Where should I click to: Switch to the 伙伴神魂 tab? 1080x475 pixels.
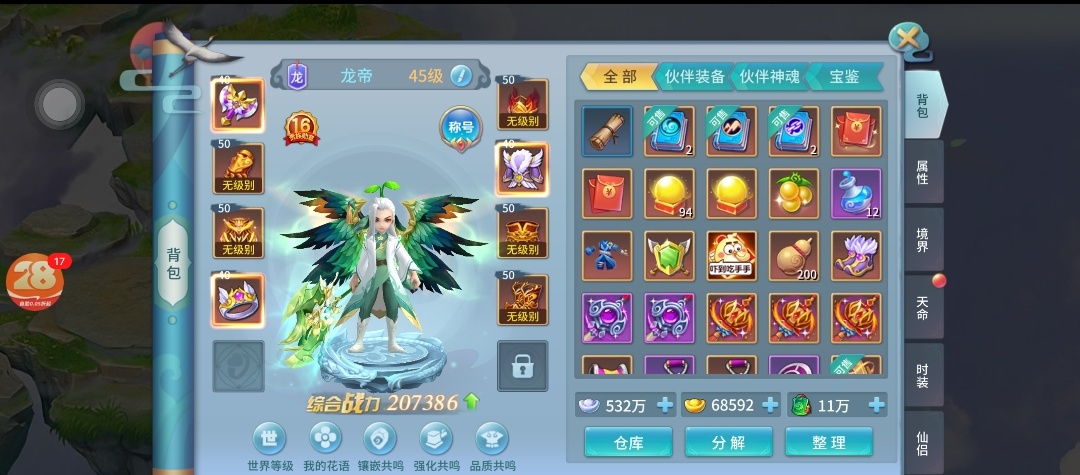[x=770, y=77]
